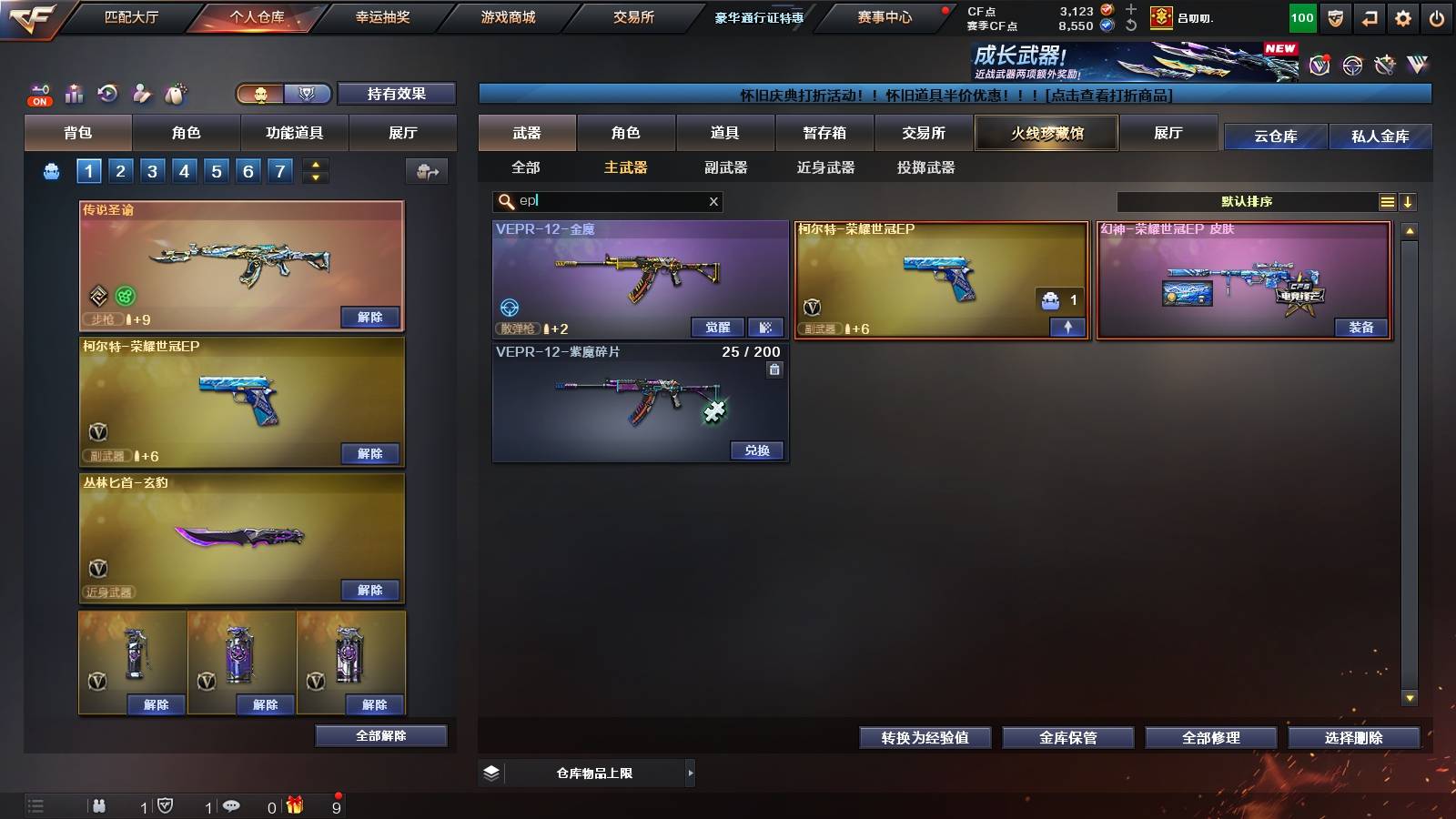
Task: Open the 交易所 menu at the top
Action: (634, 17)
